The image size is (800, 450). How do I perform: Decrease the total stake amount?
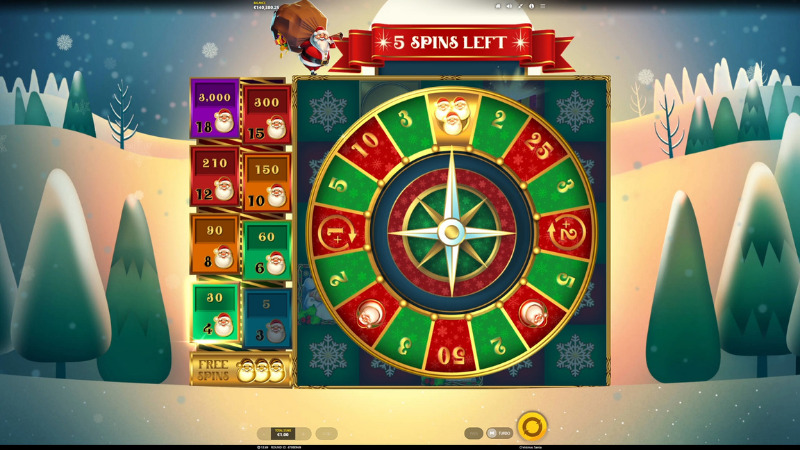[x=264, y=434]
